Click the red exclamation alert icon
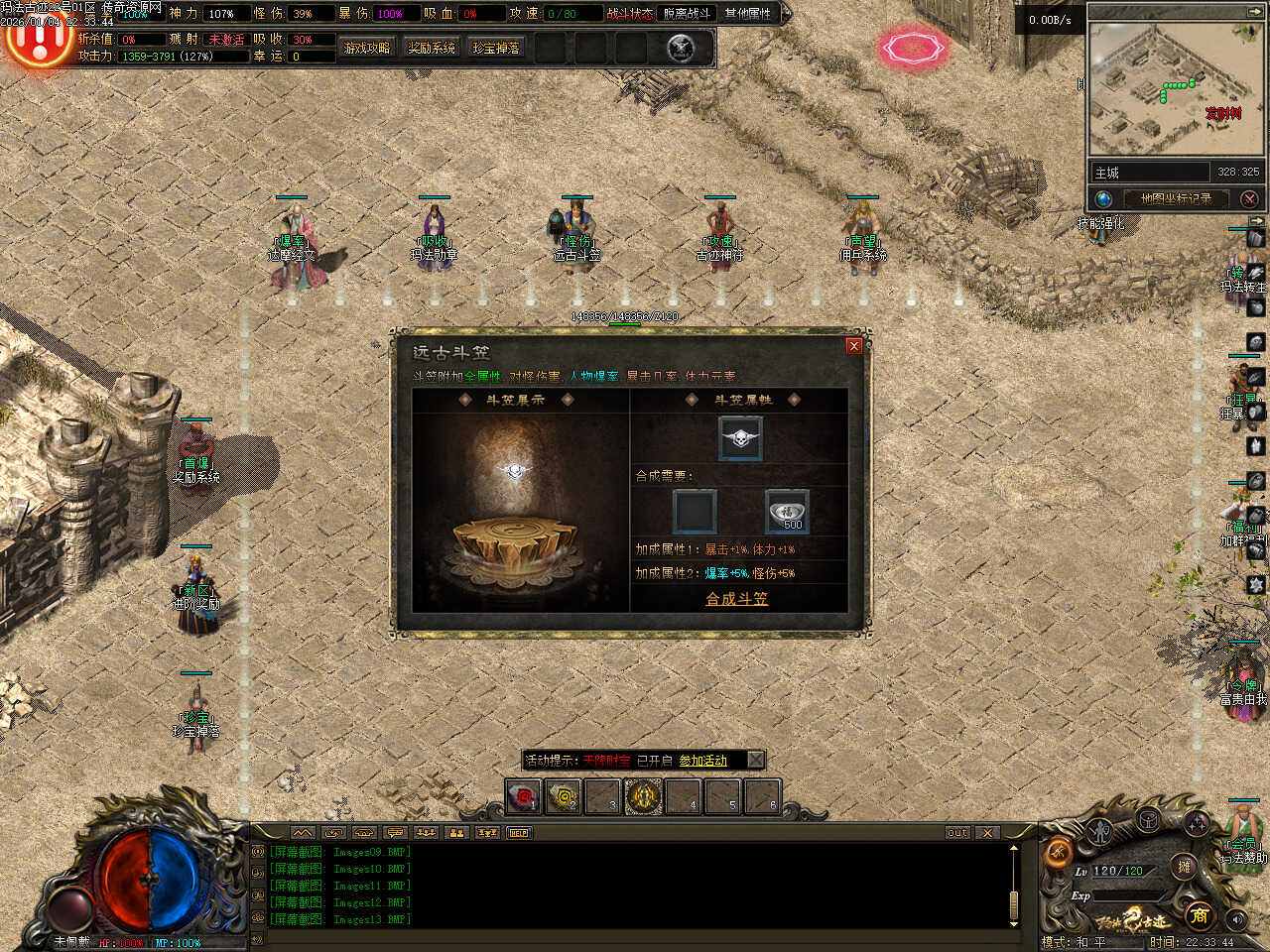 coord(38,42)
